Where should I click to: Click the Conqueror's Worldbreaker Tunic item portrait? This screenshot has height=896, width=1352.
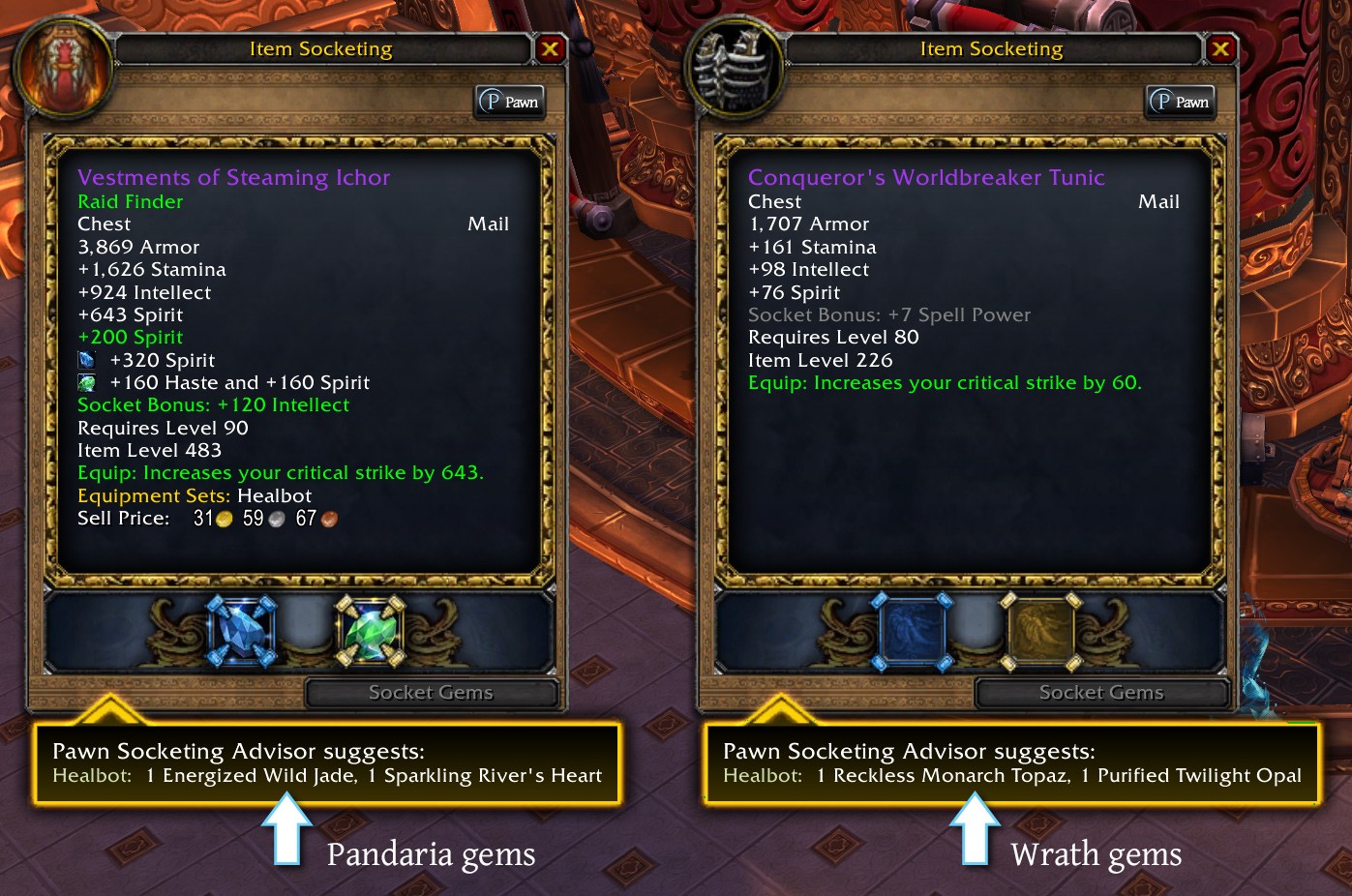pos(735,68)
